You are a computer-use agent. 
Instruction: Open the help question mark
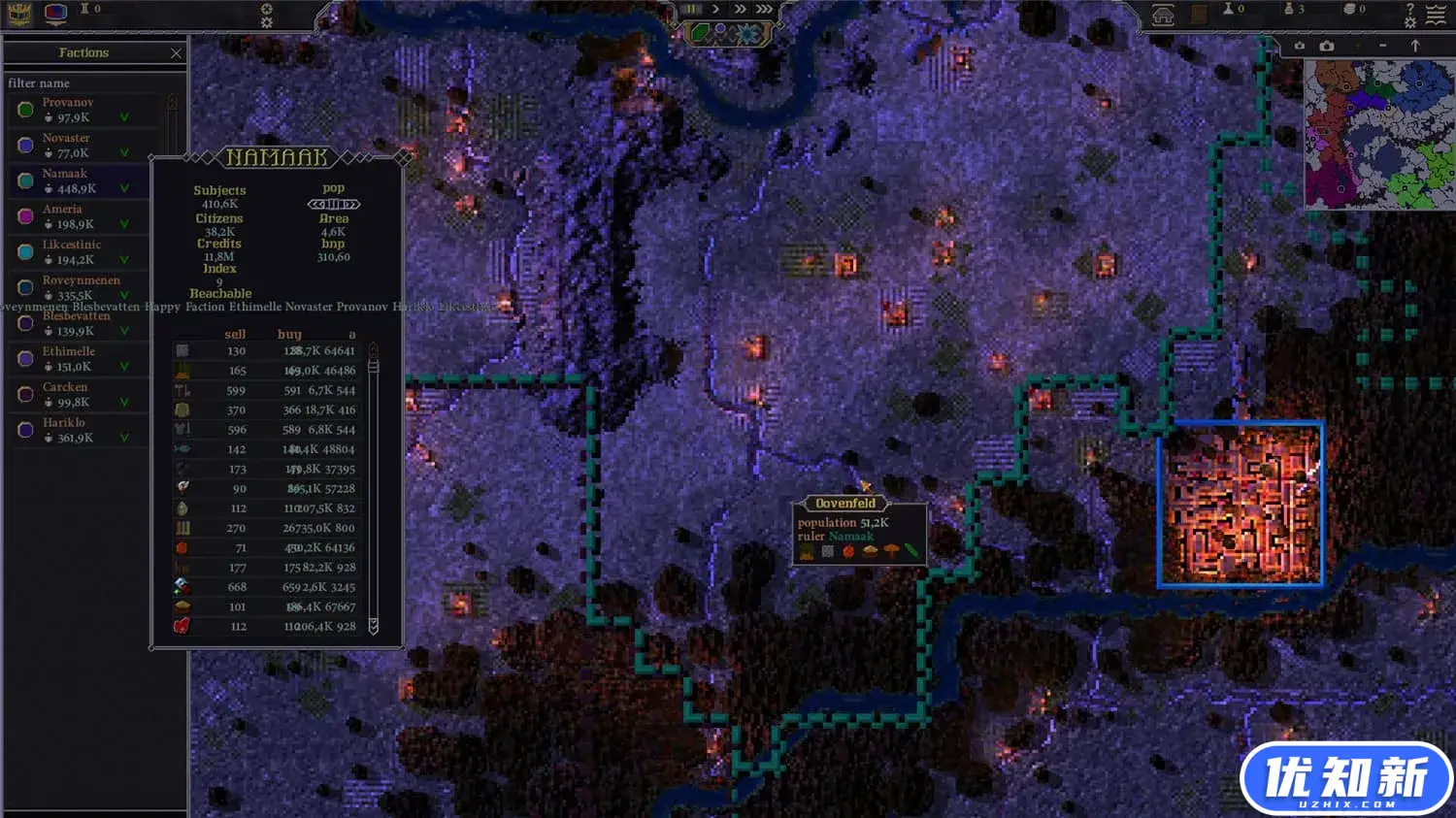click(x=1410, y=8)
